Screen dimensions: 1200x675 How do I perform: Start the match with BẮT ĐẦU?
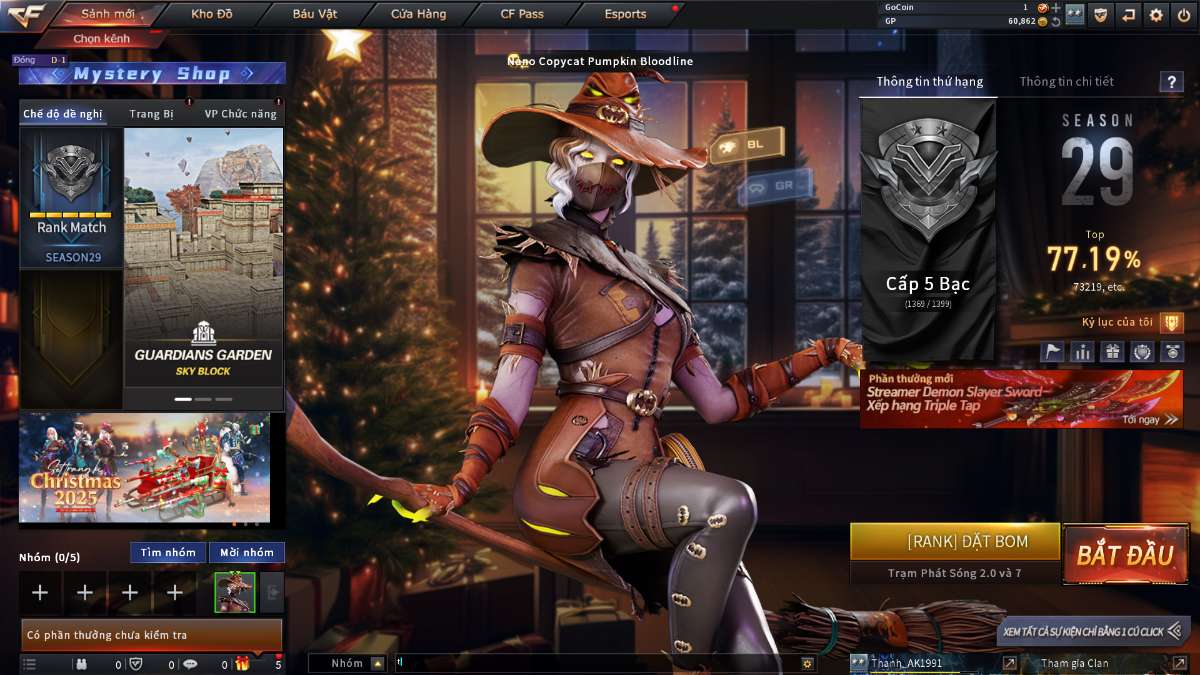[1125, 555]
